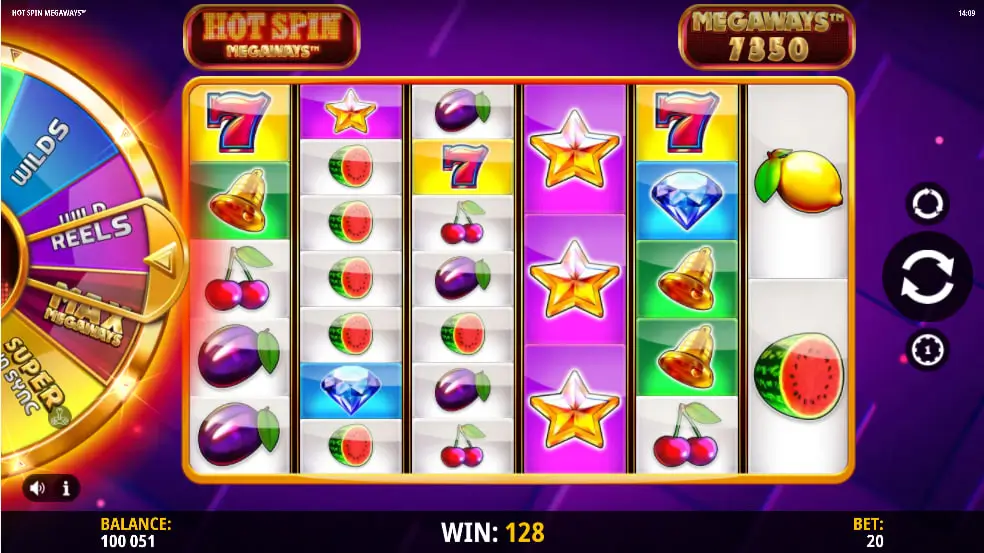This screenshot has height=553, width=984.
Task: Spin the reels with the large spin button
Action: click(927, 277)
